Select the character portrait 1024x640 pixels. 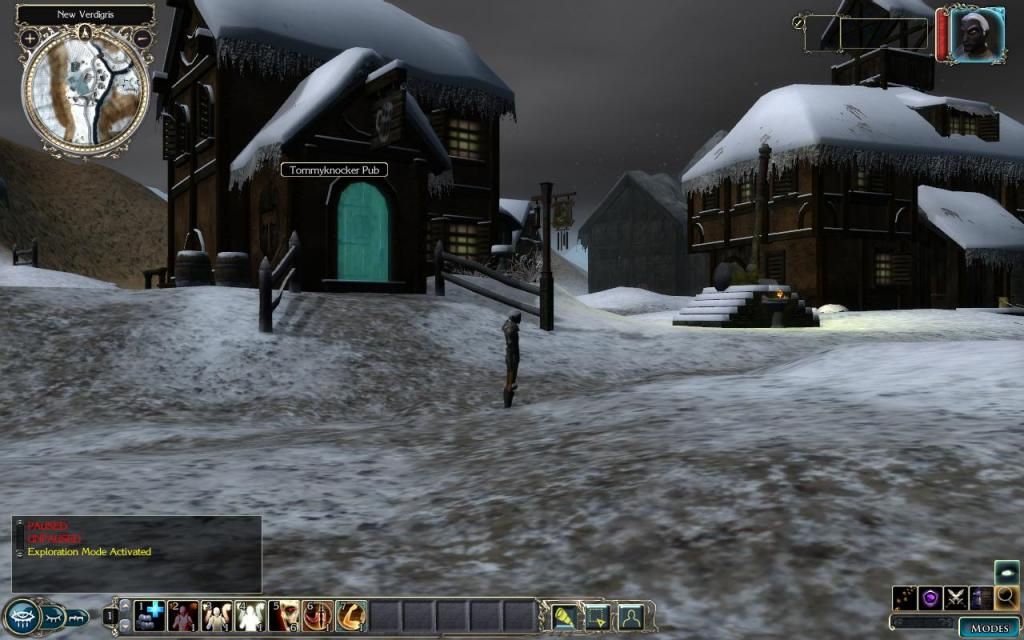971,36
